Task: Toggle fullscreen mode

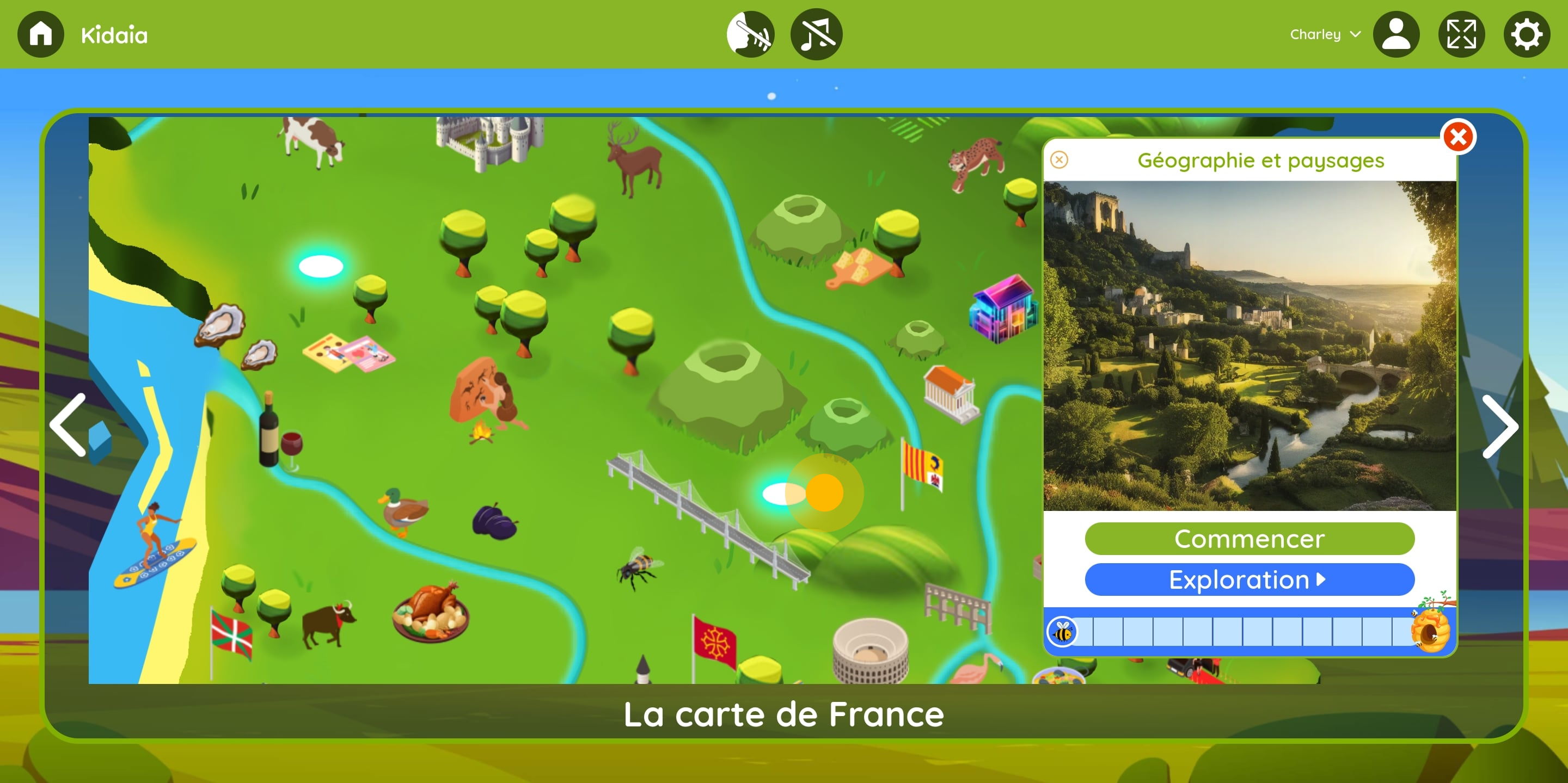Action: [x=1461, y=34]
